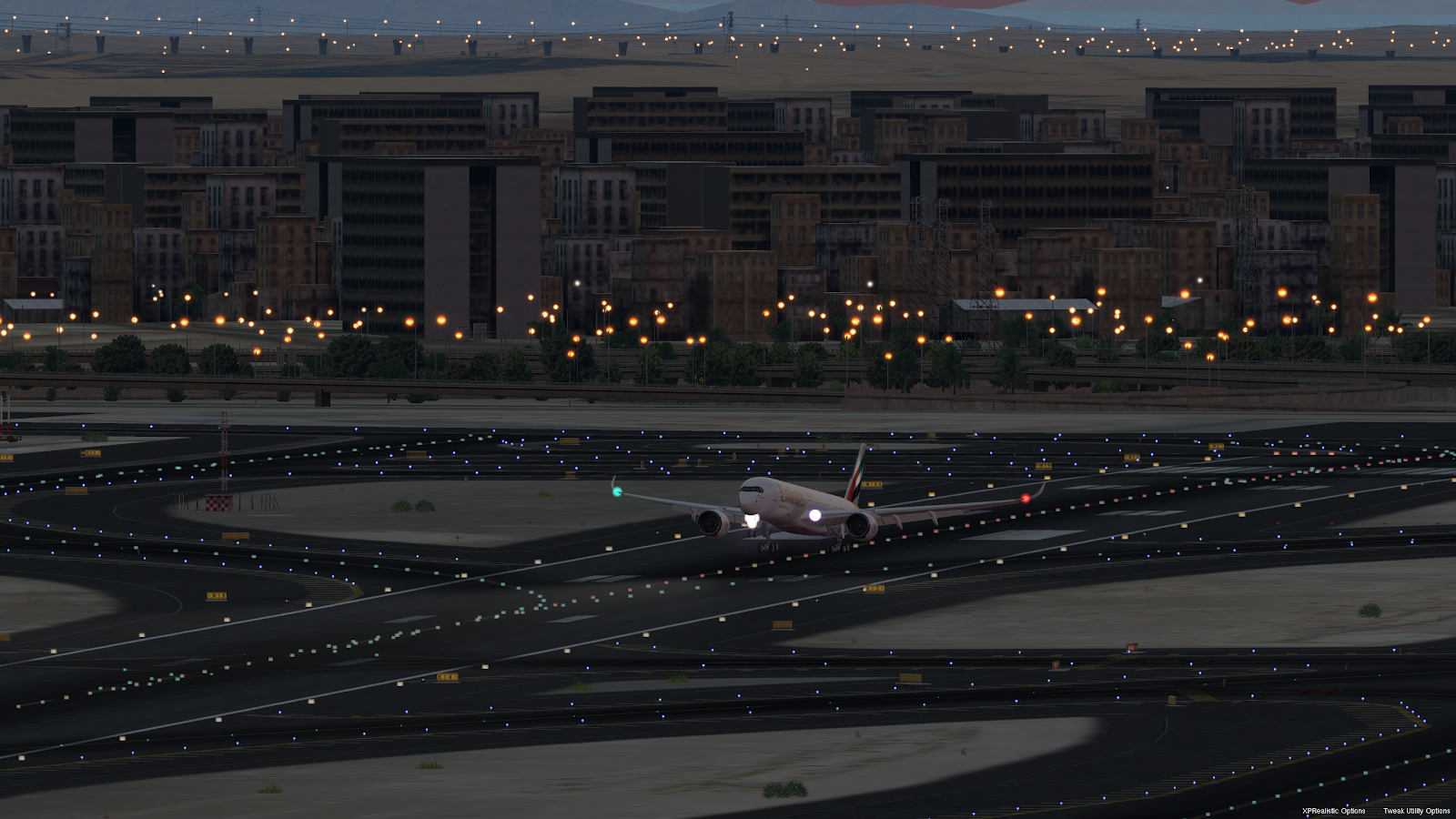The width and height of the screenshot is (1456, 819).
Task: Open XPRealistic Options
Action: point(1333,811)
